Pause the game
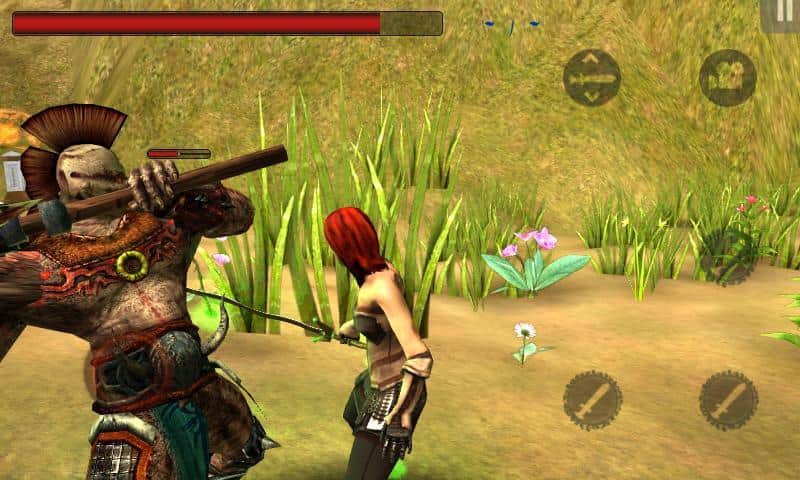Viewport: 800px width, 480px height. [781, 14]
